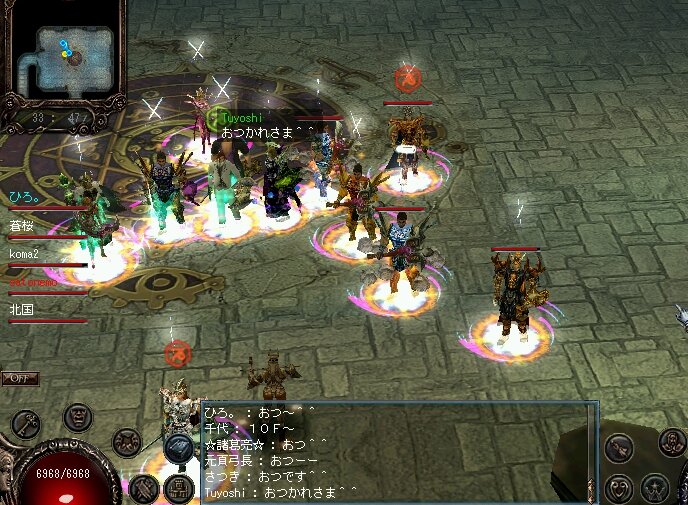
Task: Select the armor icon button
Action: coord(126,440)
